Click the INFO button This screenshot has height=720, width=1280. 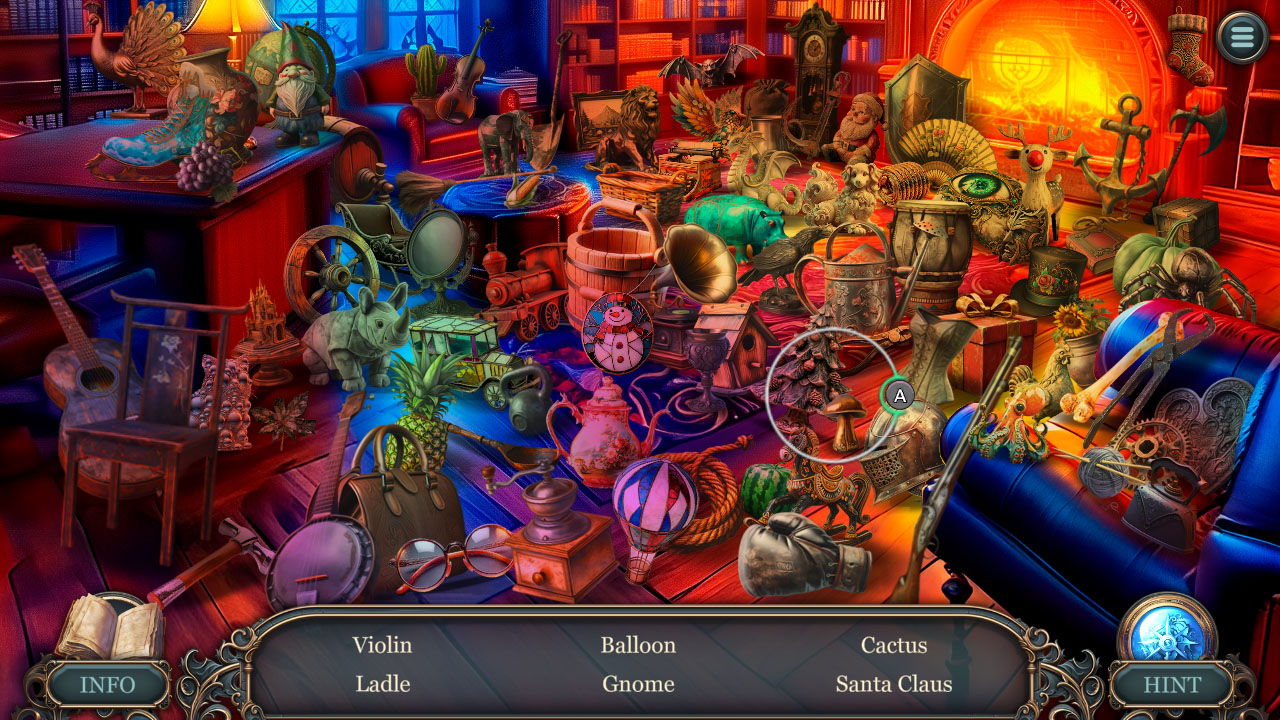[x=108, y=685]
